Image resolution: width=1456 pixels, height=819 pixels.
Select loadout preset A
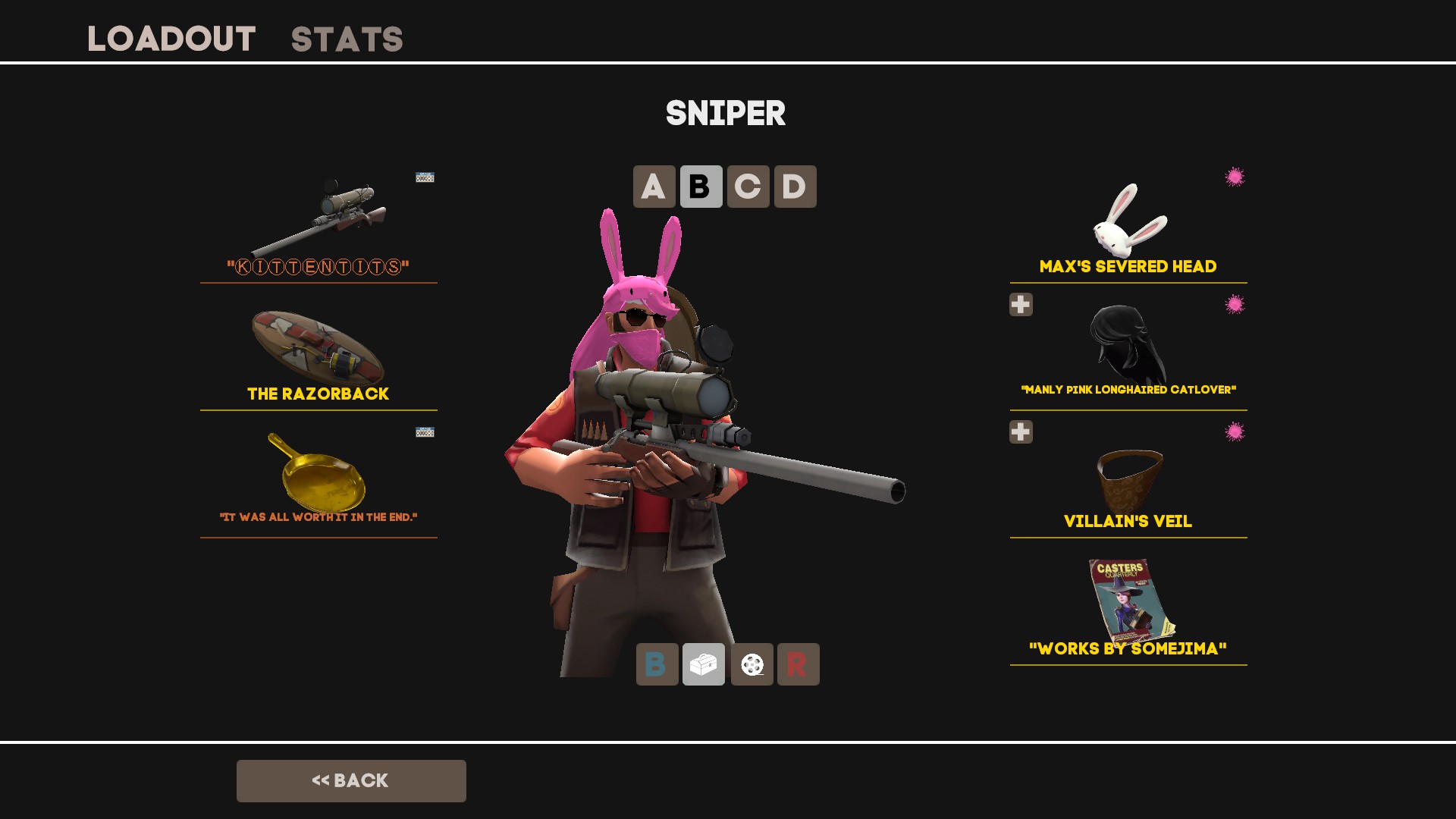click(654, 187)
